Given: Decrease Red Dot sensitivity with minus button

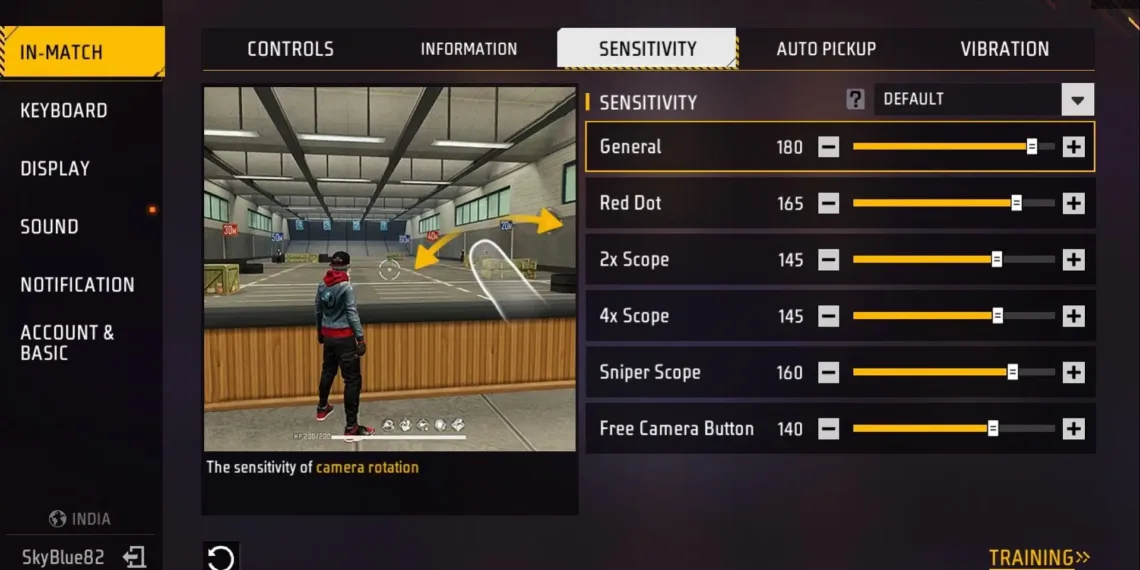Looking at the screenshot, I should (828, 204).
